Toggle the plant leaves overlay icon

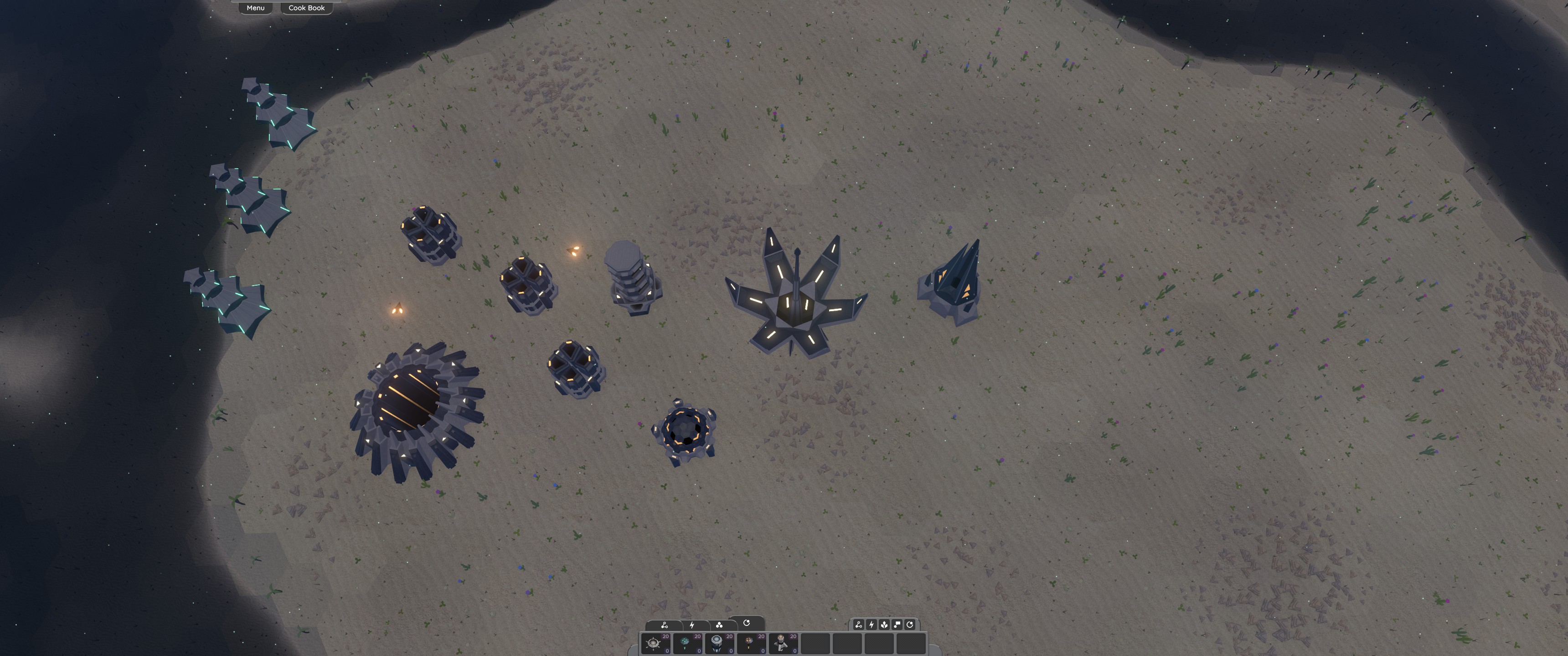pos(884,625)
